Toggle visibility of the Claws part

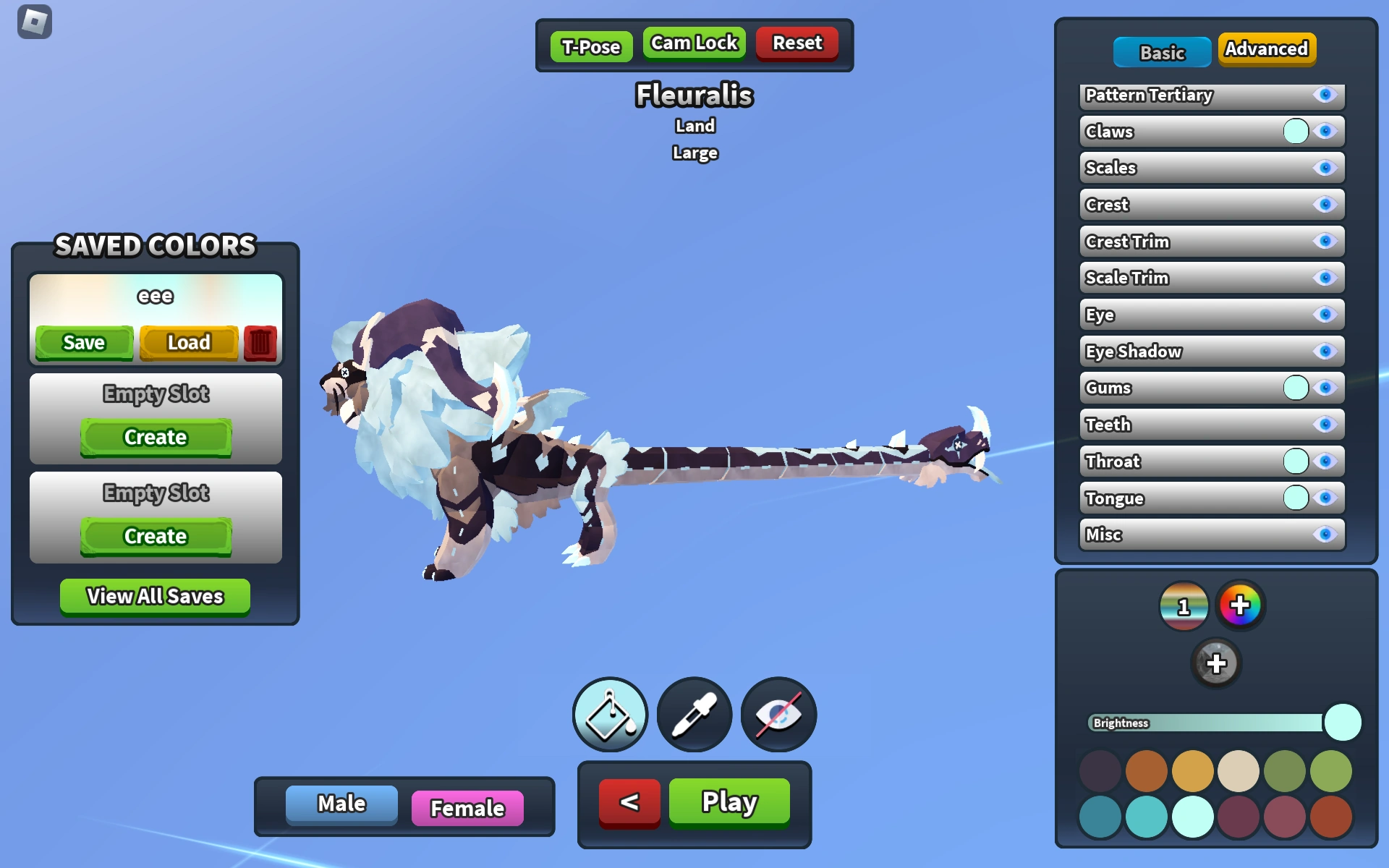(x=1325, y=131)
